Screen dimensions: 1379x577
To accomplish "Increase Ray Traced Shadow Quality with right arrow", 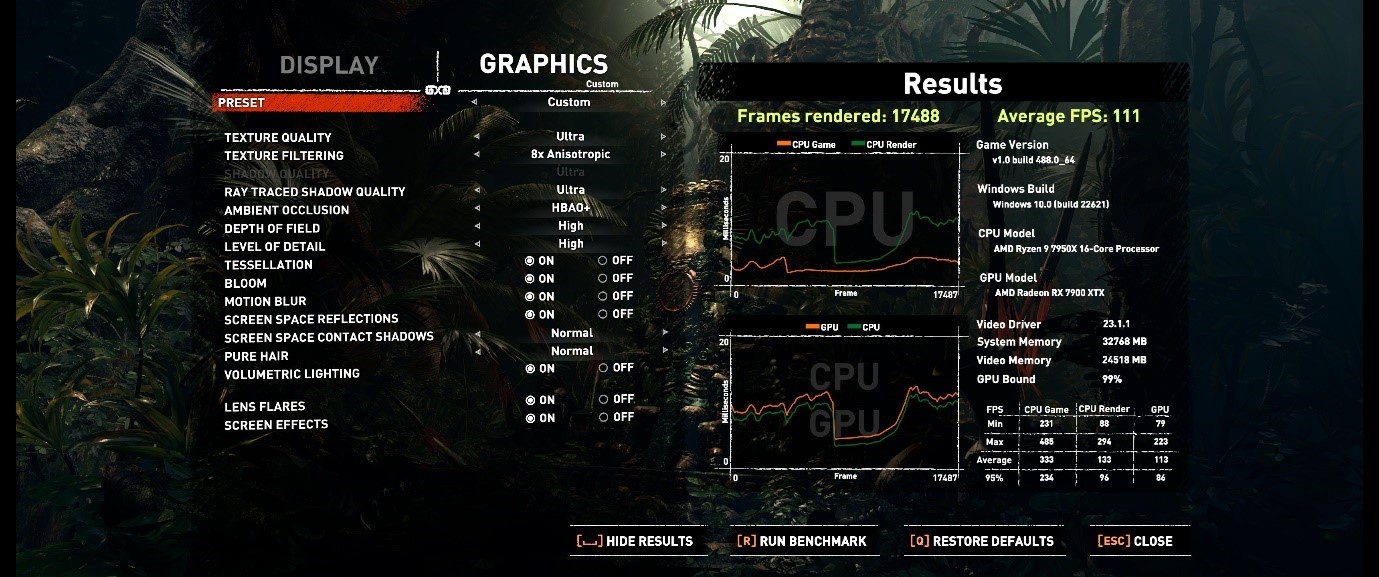I will coord(663,190).
